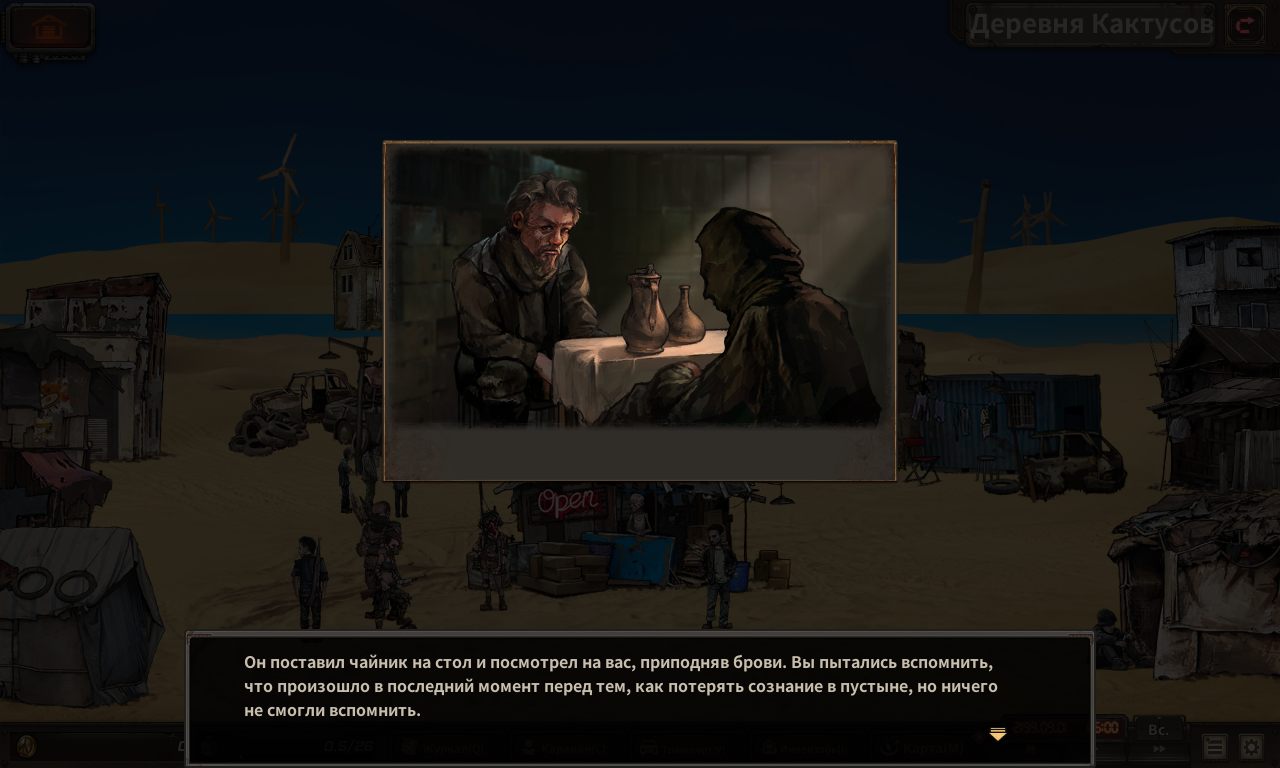Screen dimensions: 1280x768
Task: Leave the village via red arrow button
Action: pyautogui.click(x=1245, y=25)
